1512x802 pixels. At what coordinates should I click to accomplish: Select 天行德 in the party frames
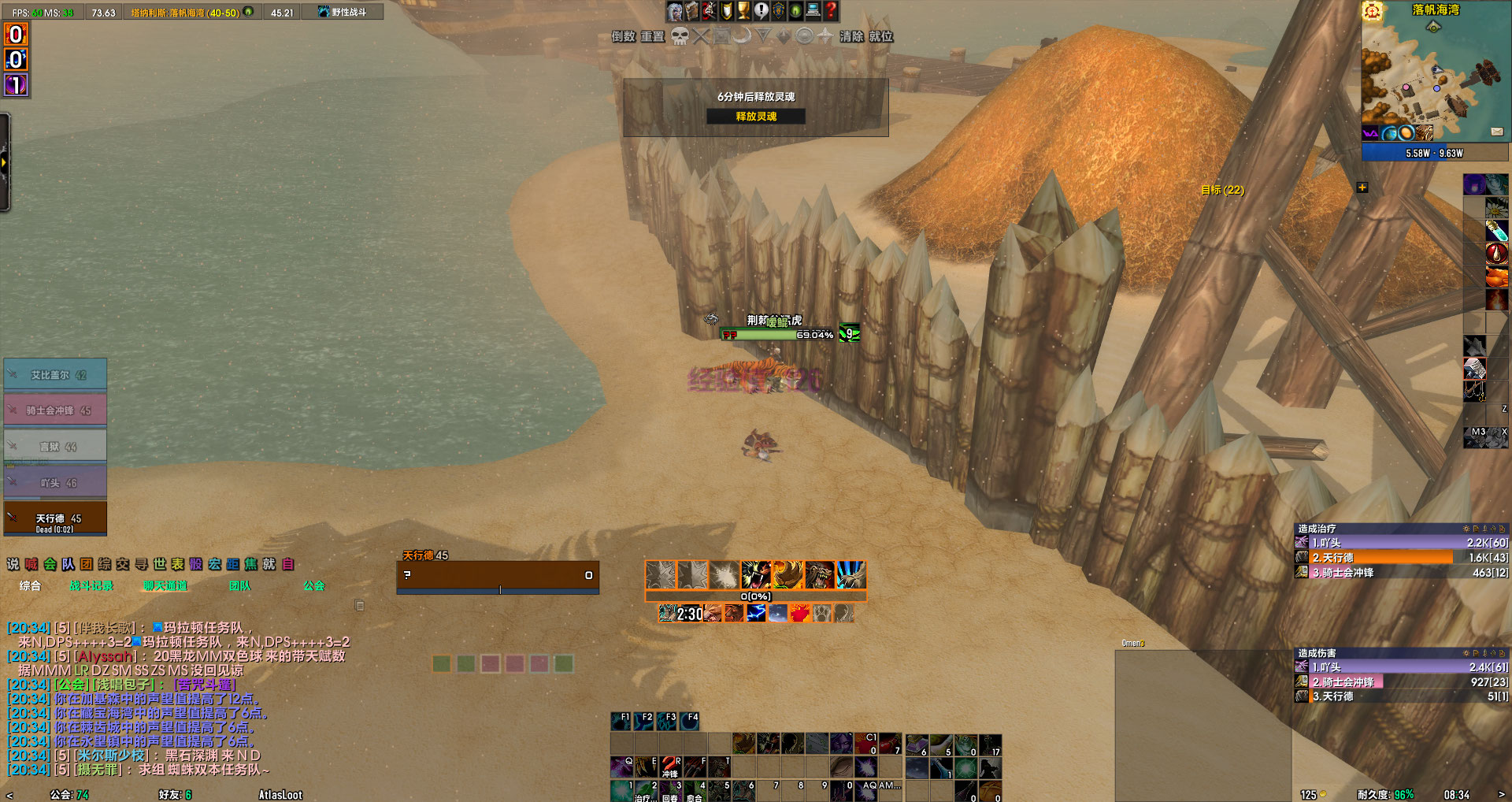pyautogui.click(x=54, y=518)
